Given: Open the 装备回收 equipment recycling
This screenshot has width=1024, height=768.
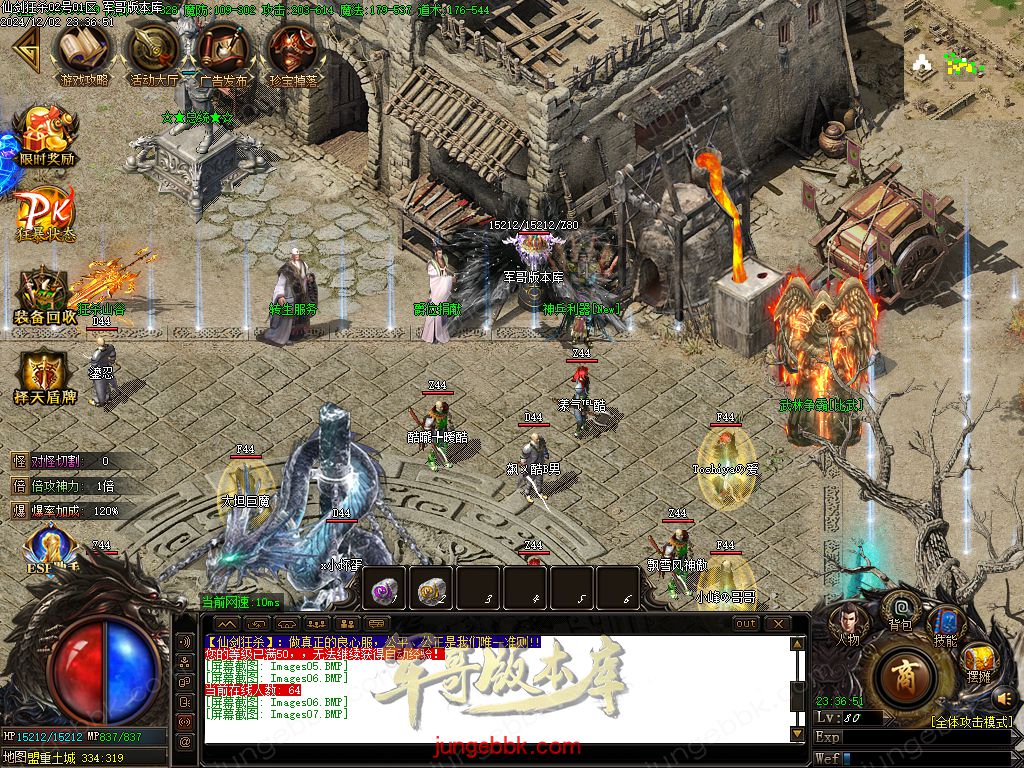Looking at the screenshot, I should coord(44,292).
